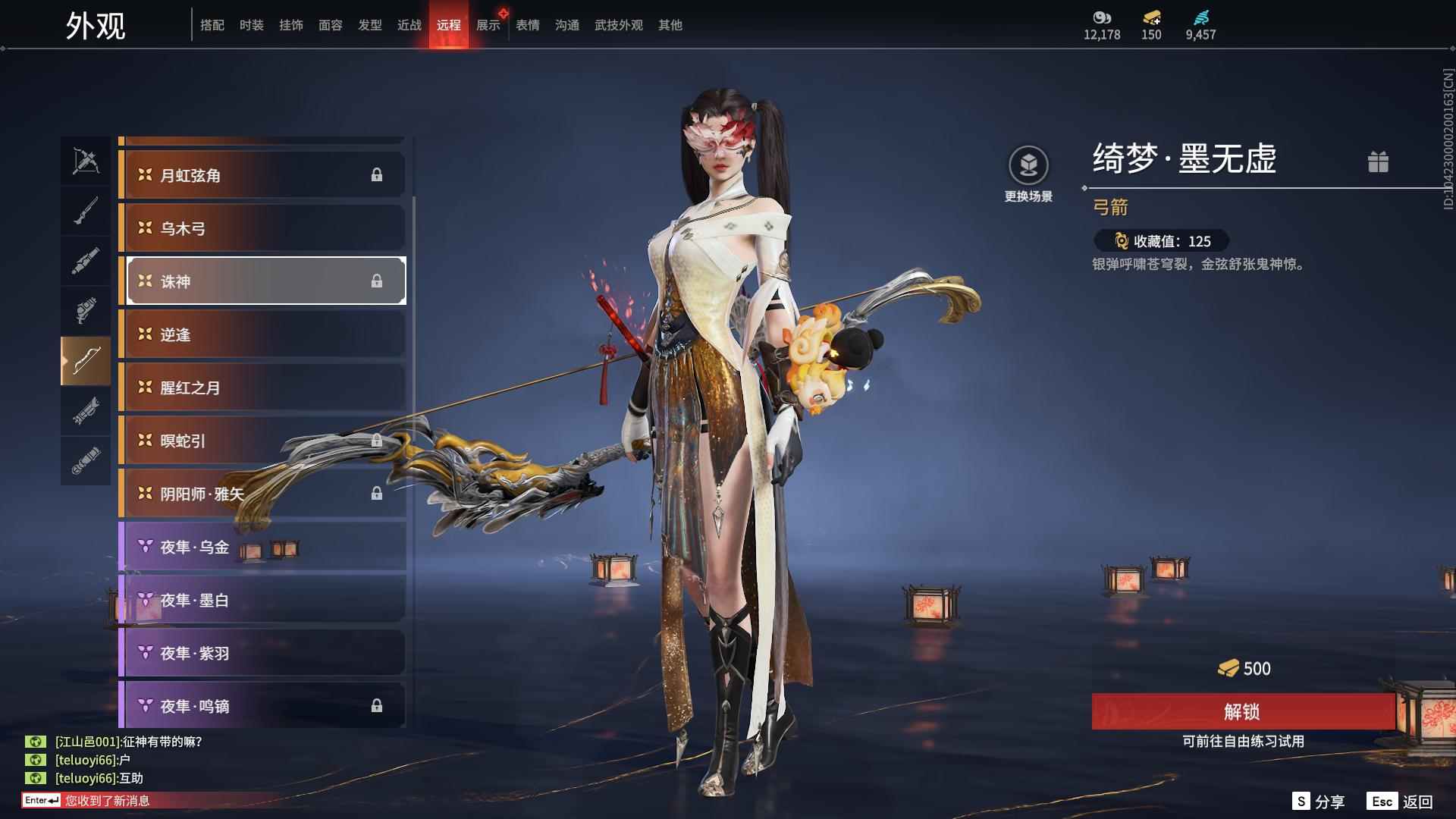Share the look with the 分享 button

(x=1319, y=802)
